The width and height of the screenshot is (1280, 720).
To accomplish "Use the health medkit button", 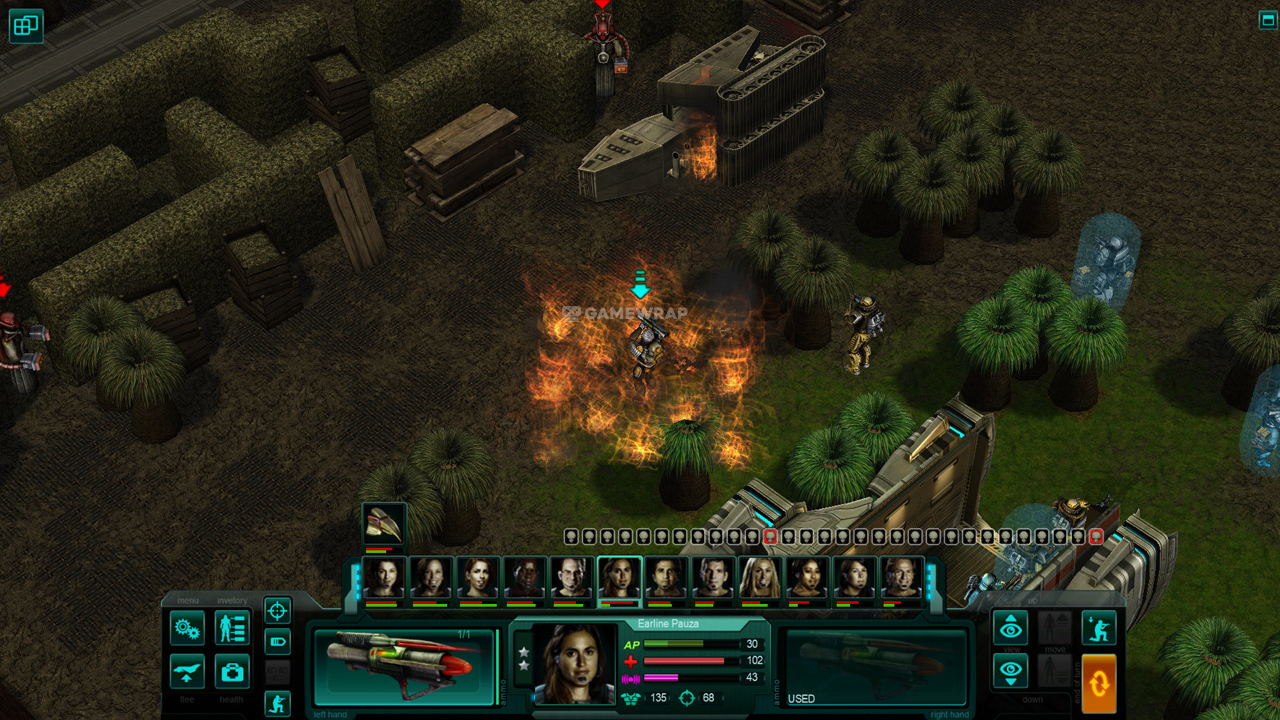I will tap(232, 671).
